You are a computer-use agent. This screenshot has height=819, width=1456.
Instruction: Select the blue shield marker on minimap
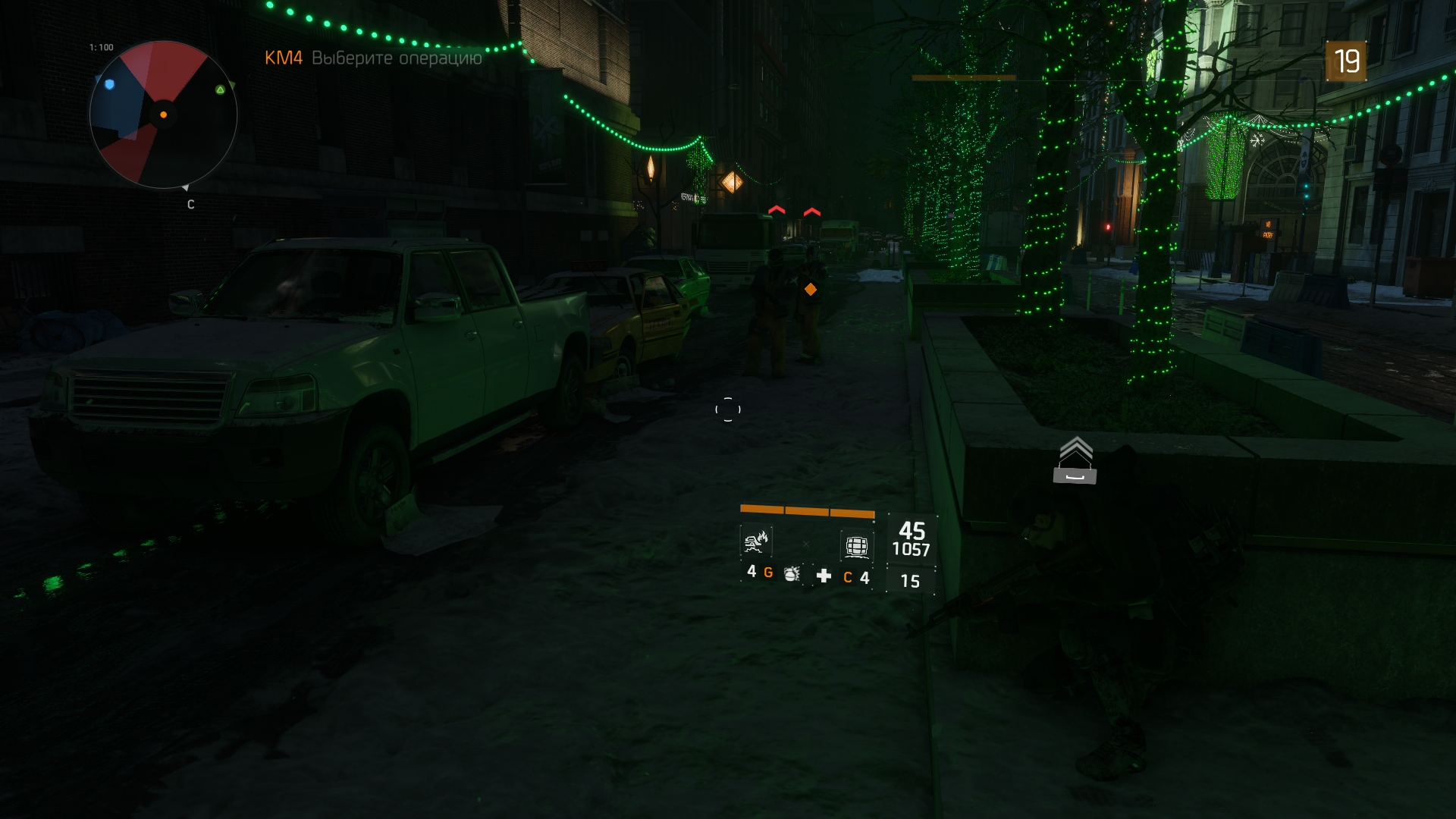110,84
